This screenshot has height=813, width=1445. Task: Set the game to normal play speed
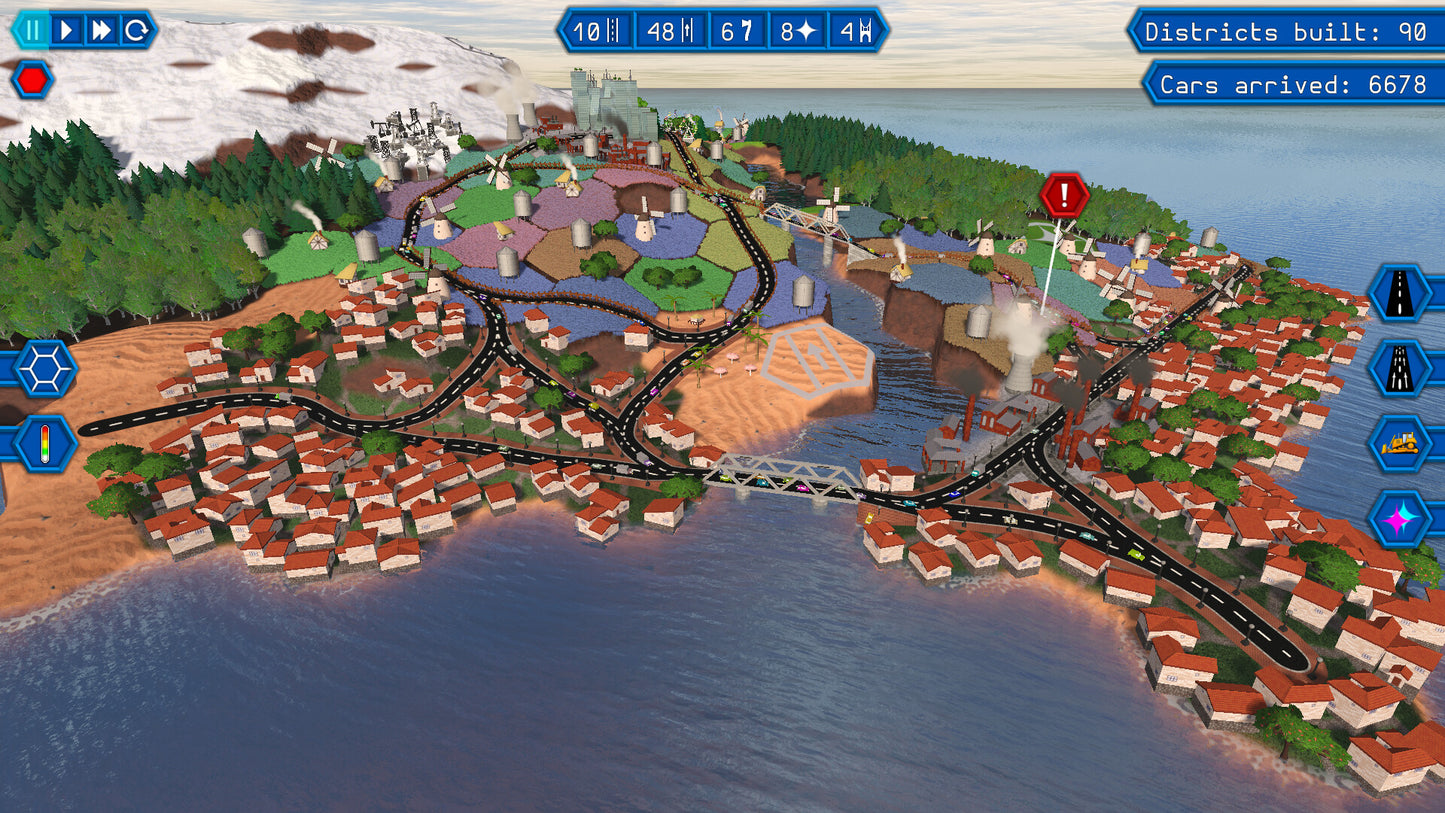click(67, 30)
